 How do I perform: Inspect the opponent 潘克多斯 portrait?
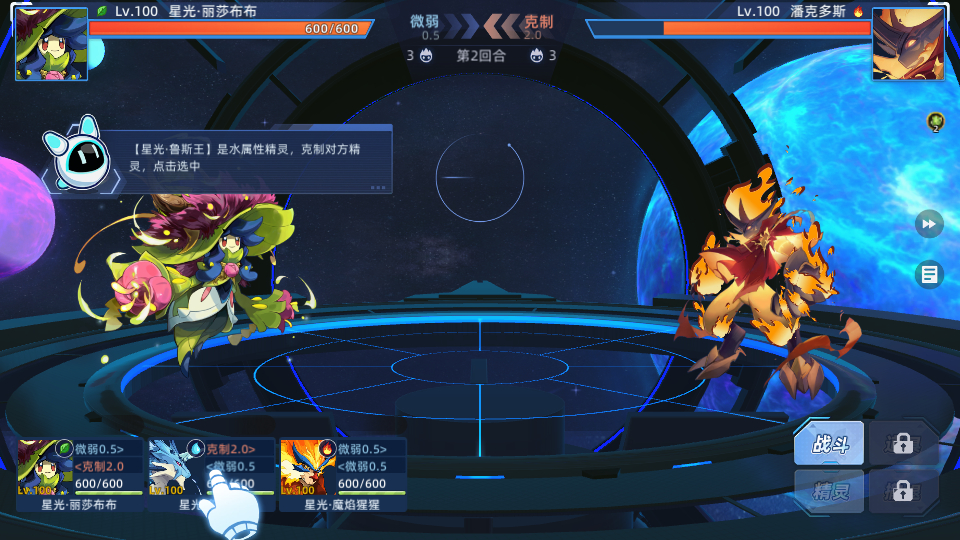click(x=908, y=44)
